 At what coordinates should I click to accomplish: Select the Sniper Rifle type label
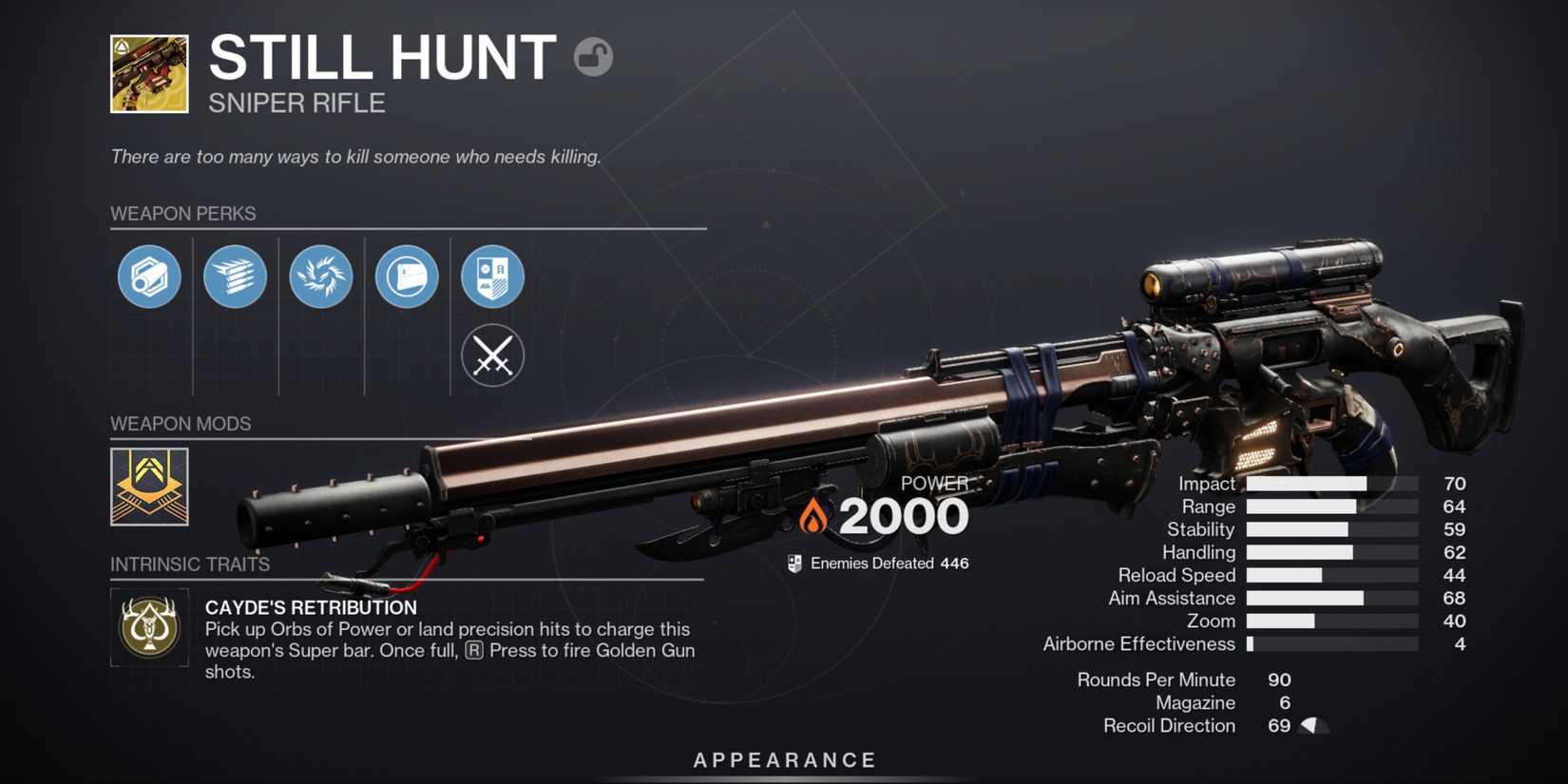pos(296,103)
